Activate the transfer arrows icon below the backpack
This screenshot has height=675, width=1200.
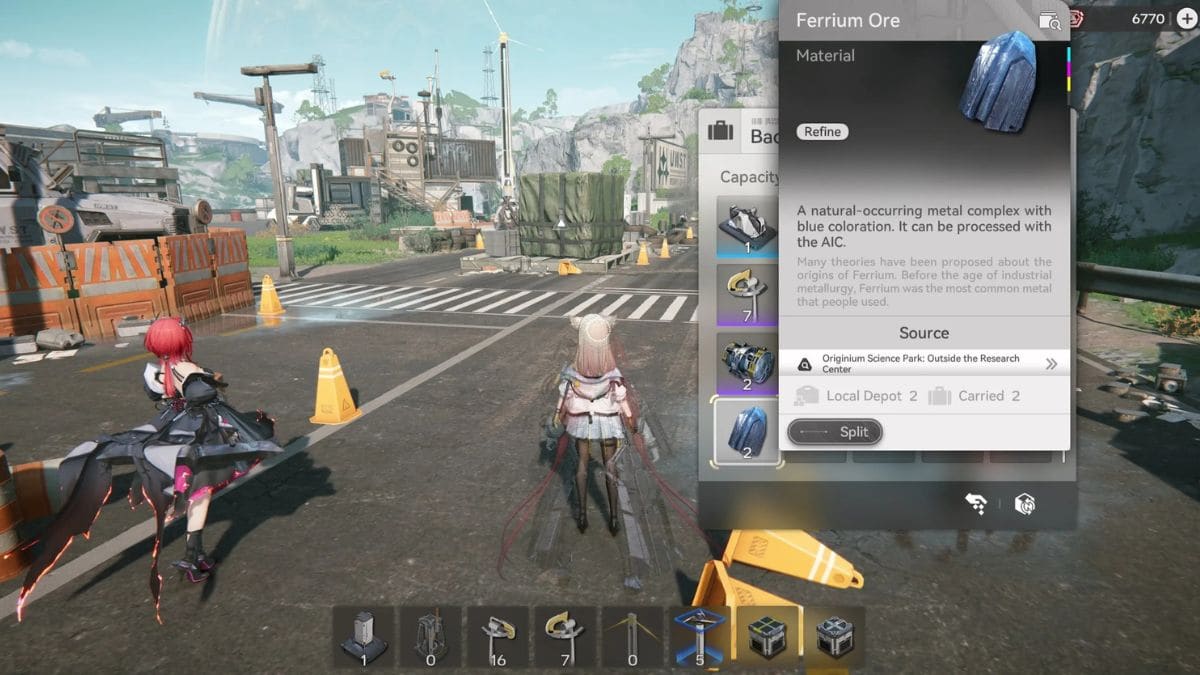976,504
